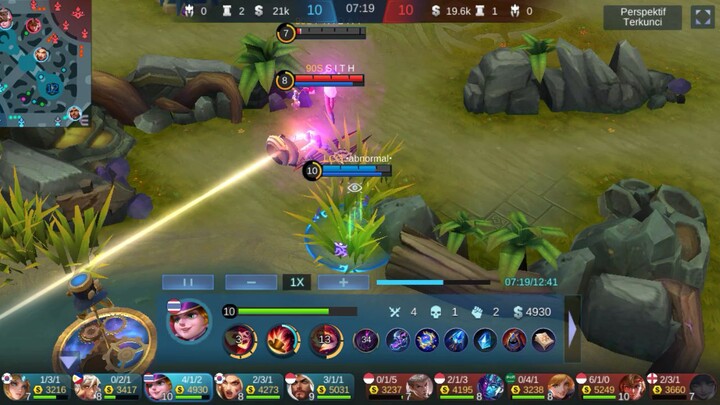The width and height of the screenshot is (720, 405).
Task: Click the dark purple spell icon showing 34
Action: 367,340
